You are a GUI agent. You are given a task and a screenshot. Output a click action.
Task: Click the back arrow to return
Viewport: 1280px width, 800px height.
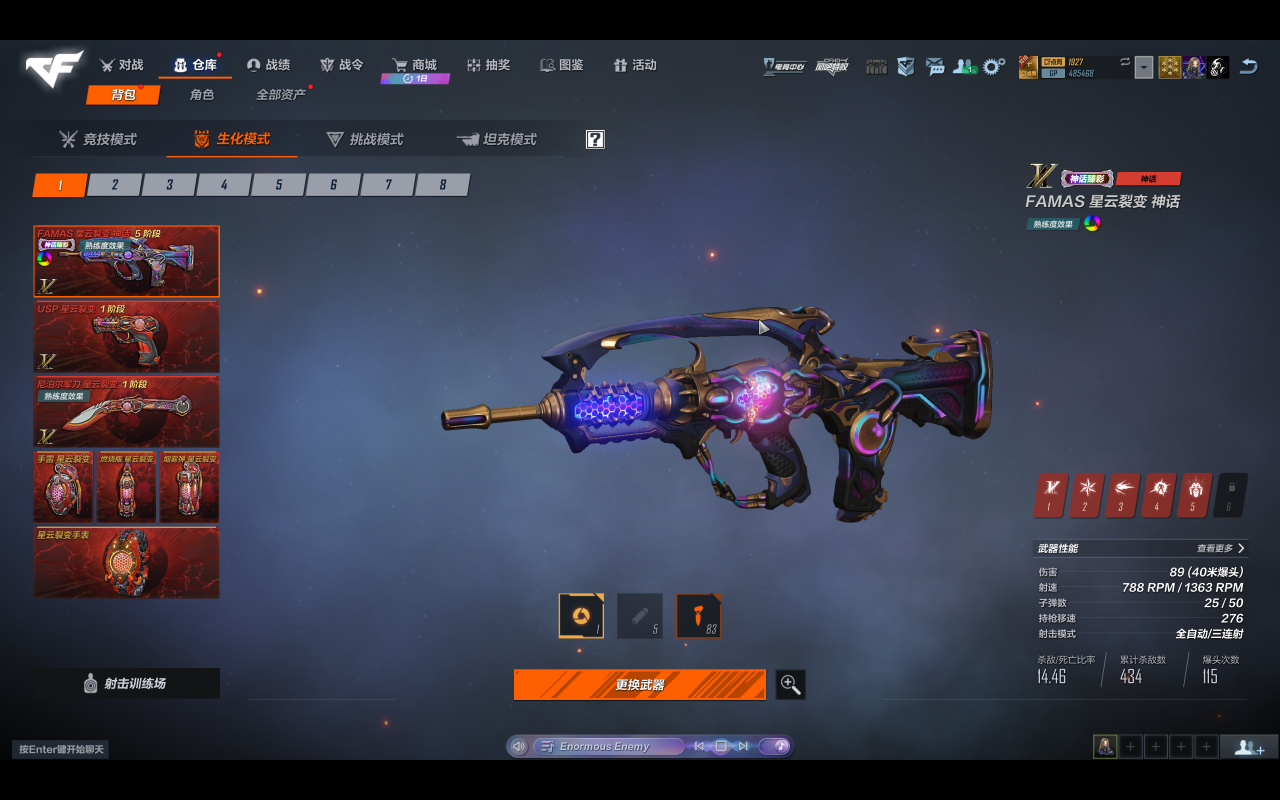pyautogui.click(x=1249, y=66)
